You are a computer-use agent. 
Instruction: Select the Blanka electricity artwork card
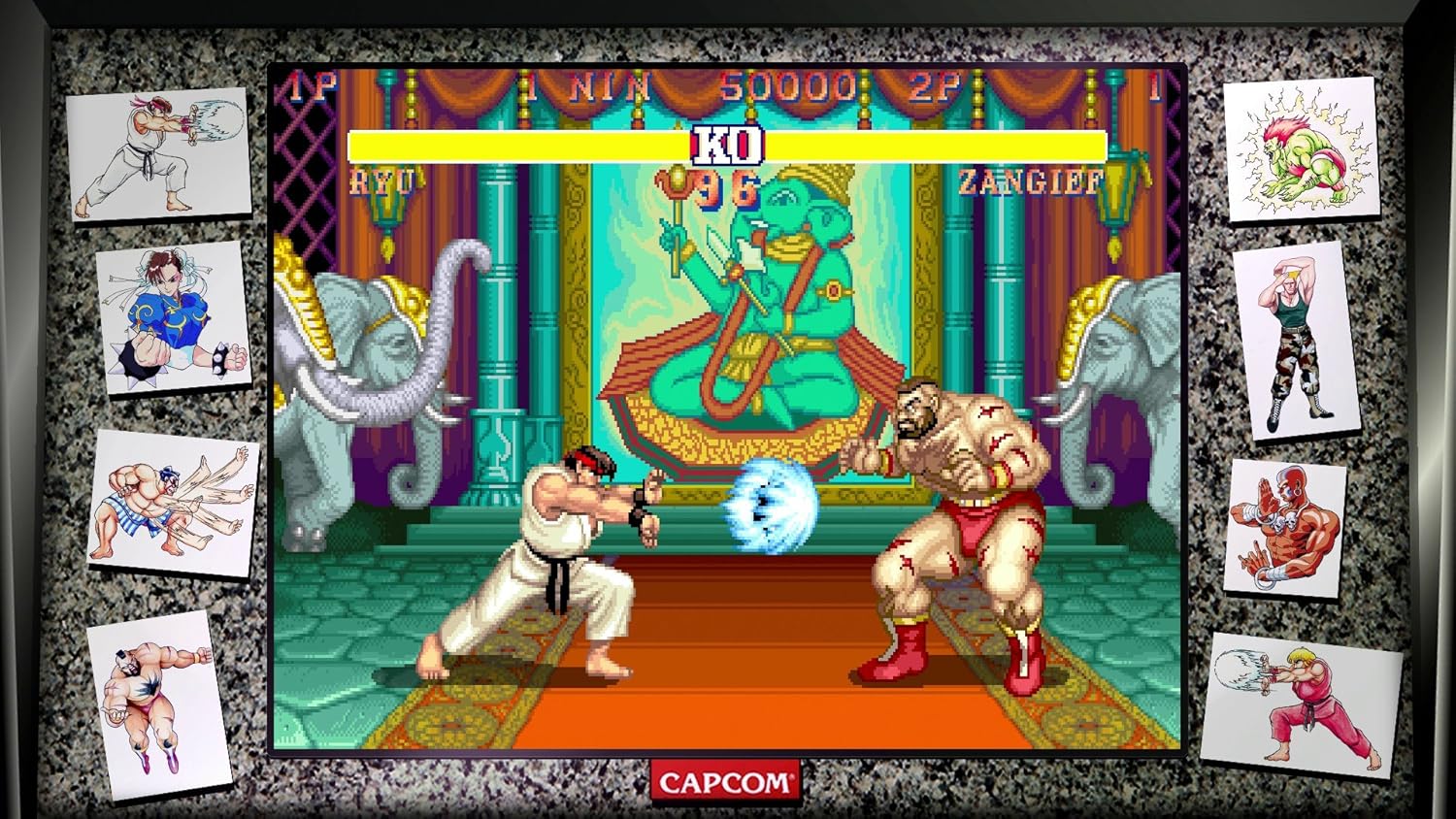(1301, 150)
